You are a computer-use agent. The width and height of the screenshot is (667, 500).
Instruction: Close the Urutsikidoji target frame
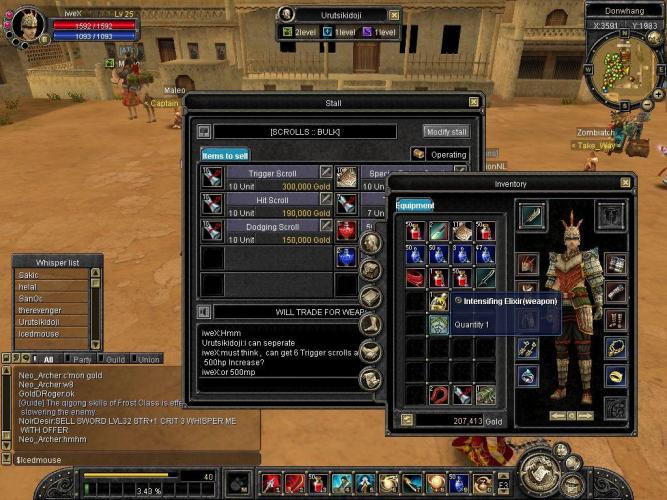click(x=394, y=15)
